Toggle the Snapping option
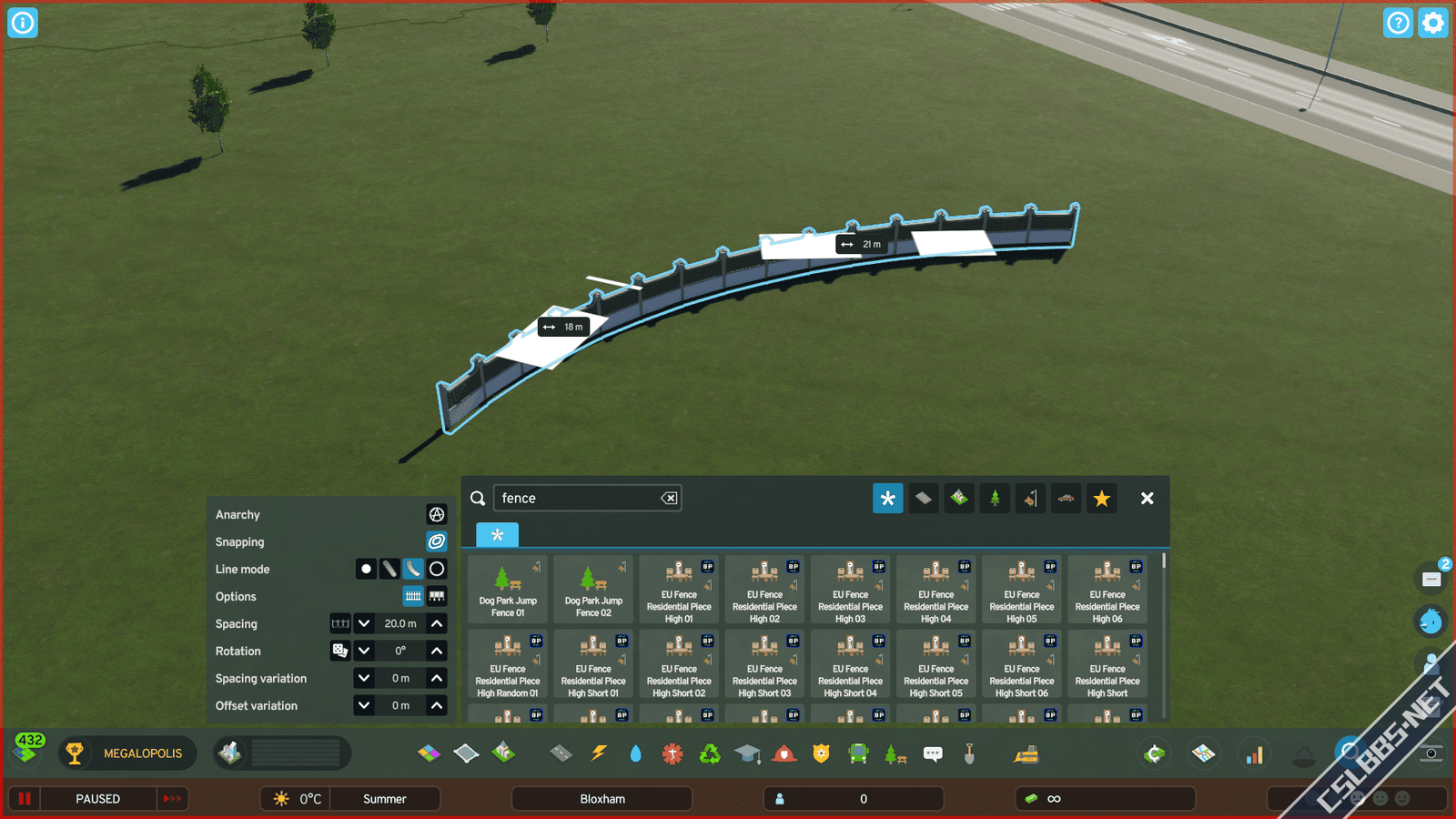The image size is (1456, 819). [x=437, y=542]
